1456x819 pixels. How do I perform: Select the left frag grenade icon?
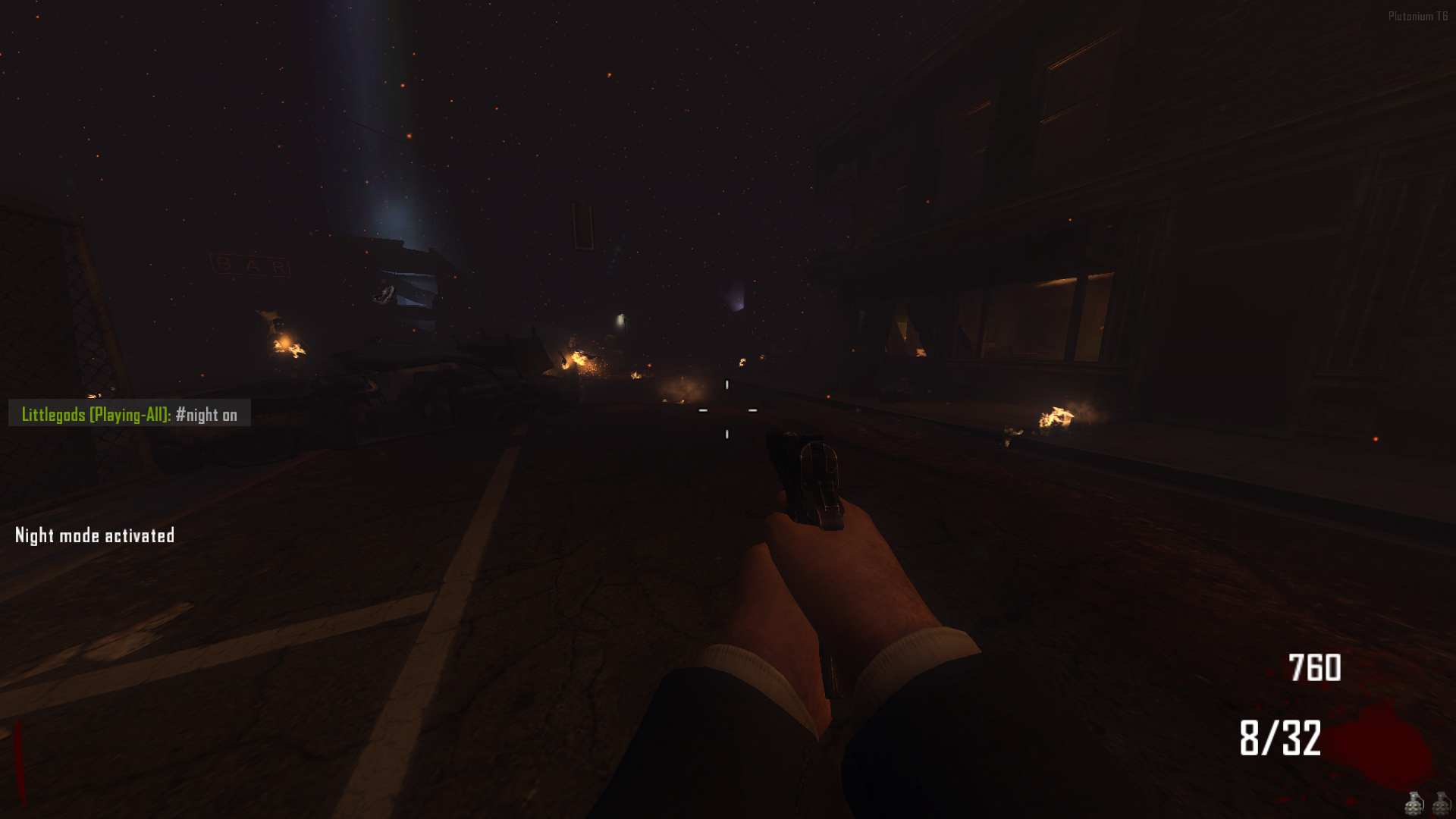point(1414,804)
